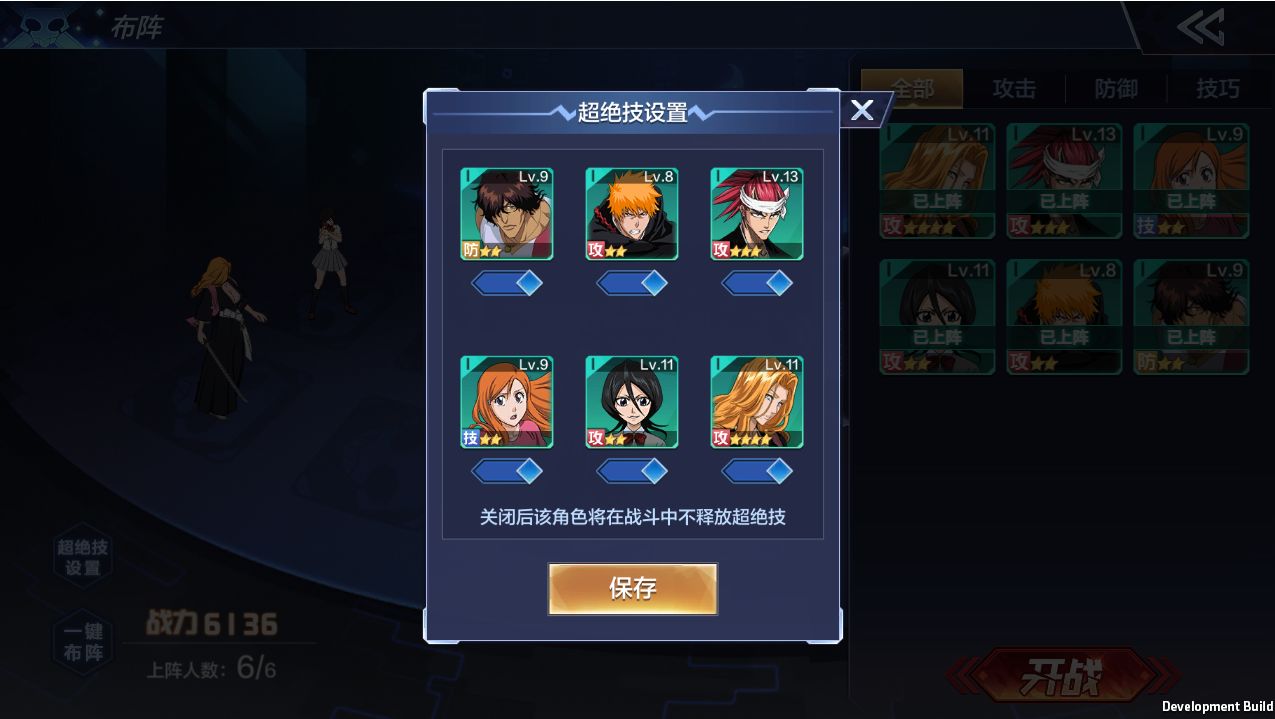Image resolution: width=1275 pixels, height=719 pixels.
Task: Switch to the 技巧 technique tab
Action: tap(1218, 89)
